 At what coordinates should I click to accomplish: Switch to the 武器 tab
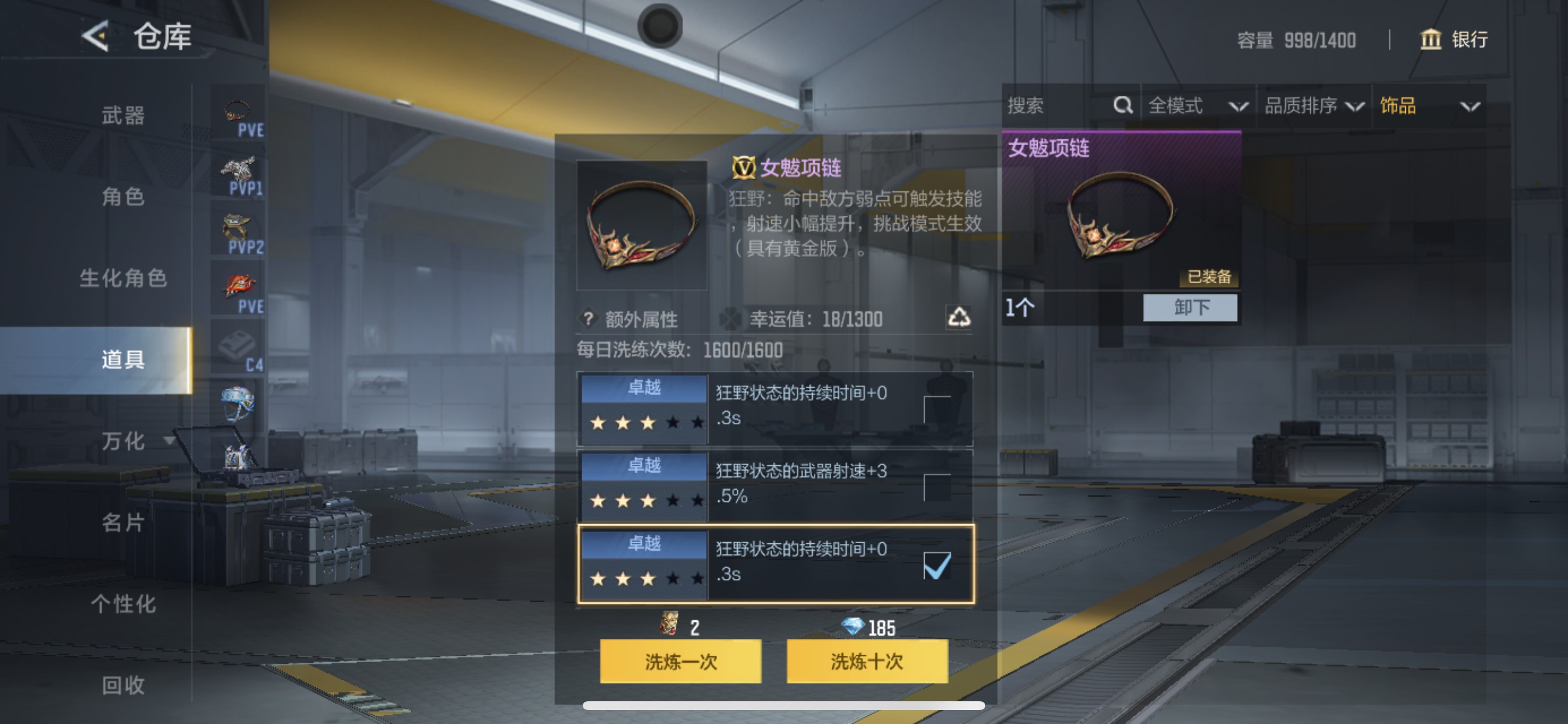tap(122, 115)
